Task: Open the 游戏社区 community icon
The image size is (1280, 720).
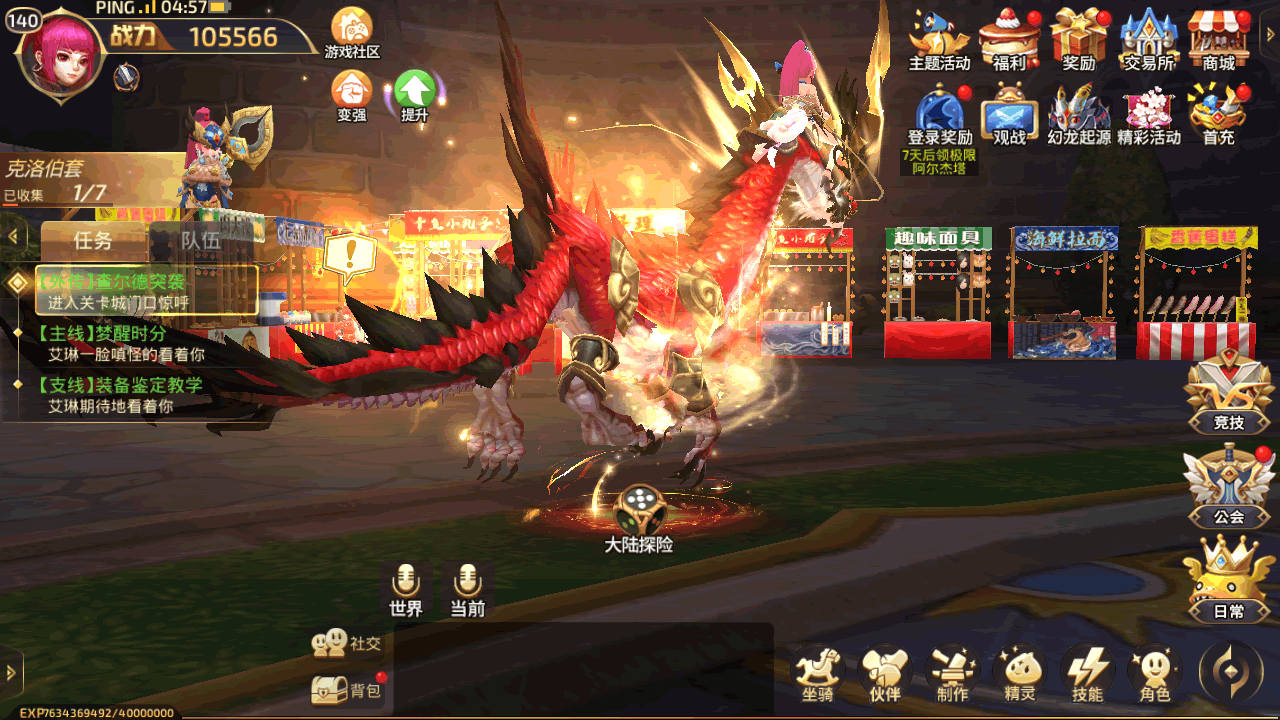Action: click(352, 30)
